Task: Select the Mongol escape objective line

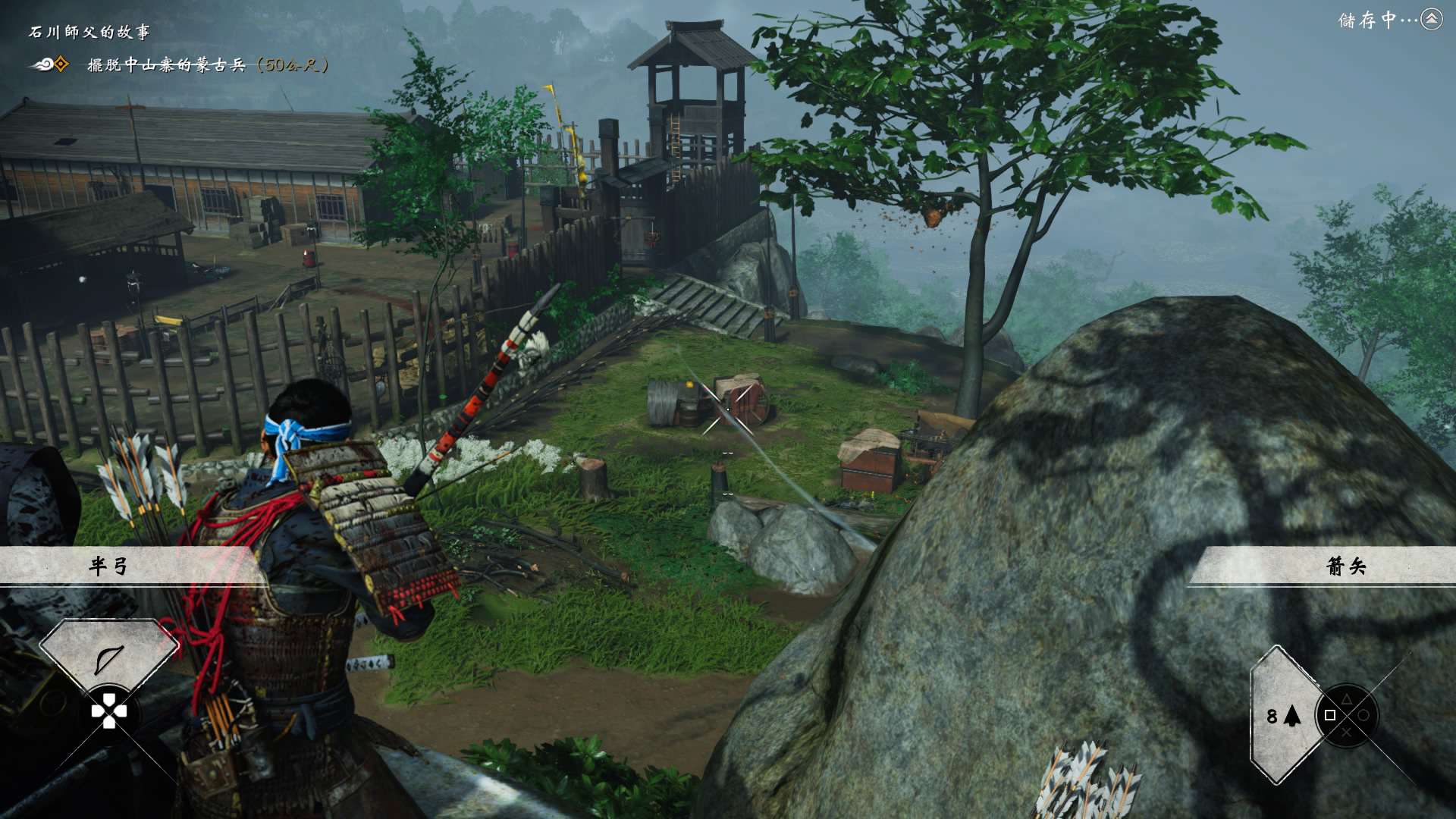Action: tap(207, 65)
